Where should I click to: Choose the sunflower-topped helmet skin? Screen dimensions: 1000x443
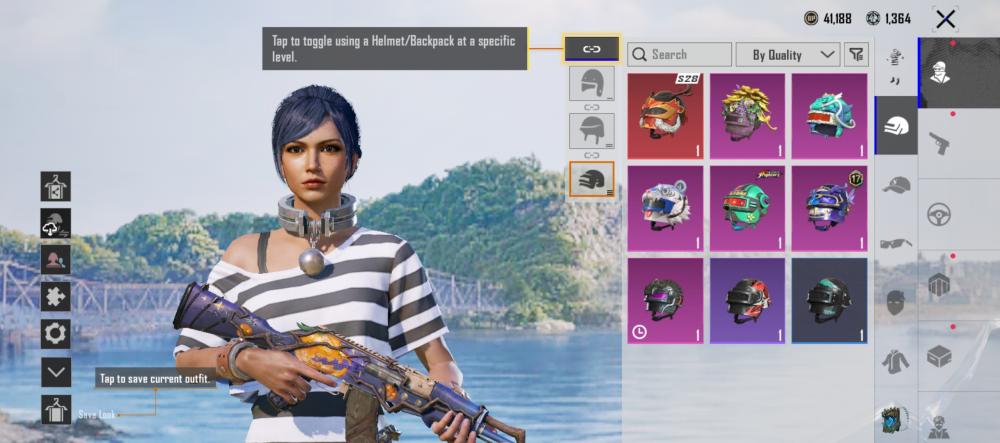(x=747, y=116)
